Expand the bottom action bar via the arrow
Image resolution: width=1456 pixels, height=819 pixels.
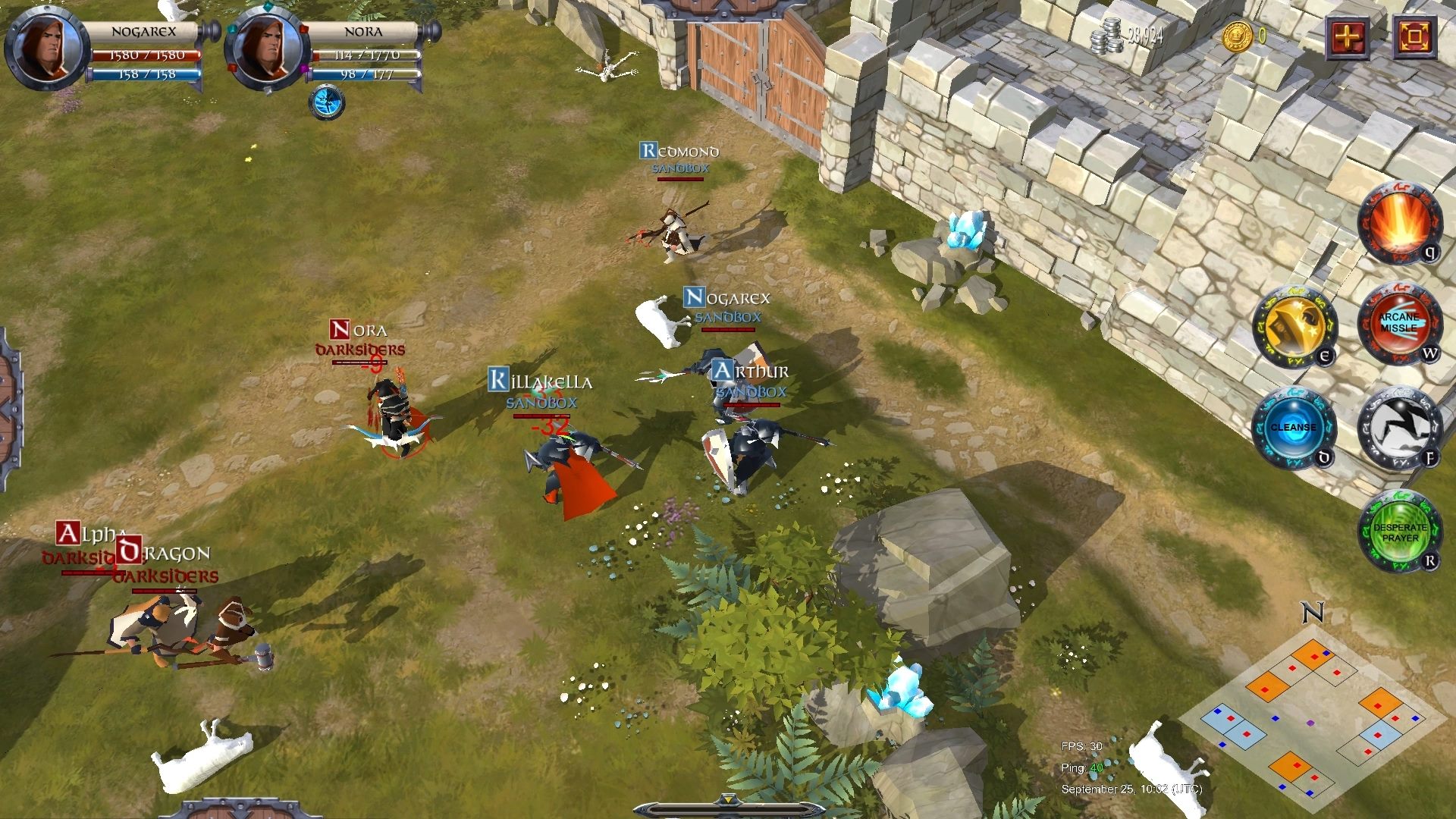pos(730,798)
